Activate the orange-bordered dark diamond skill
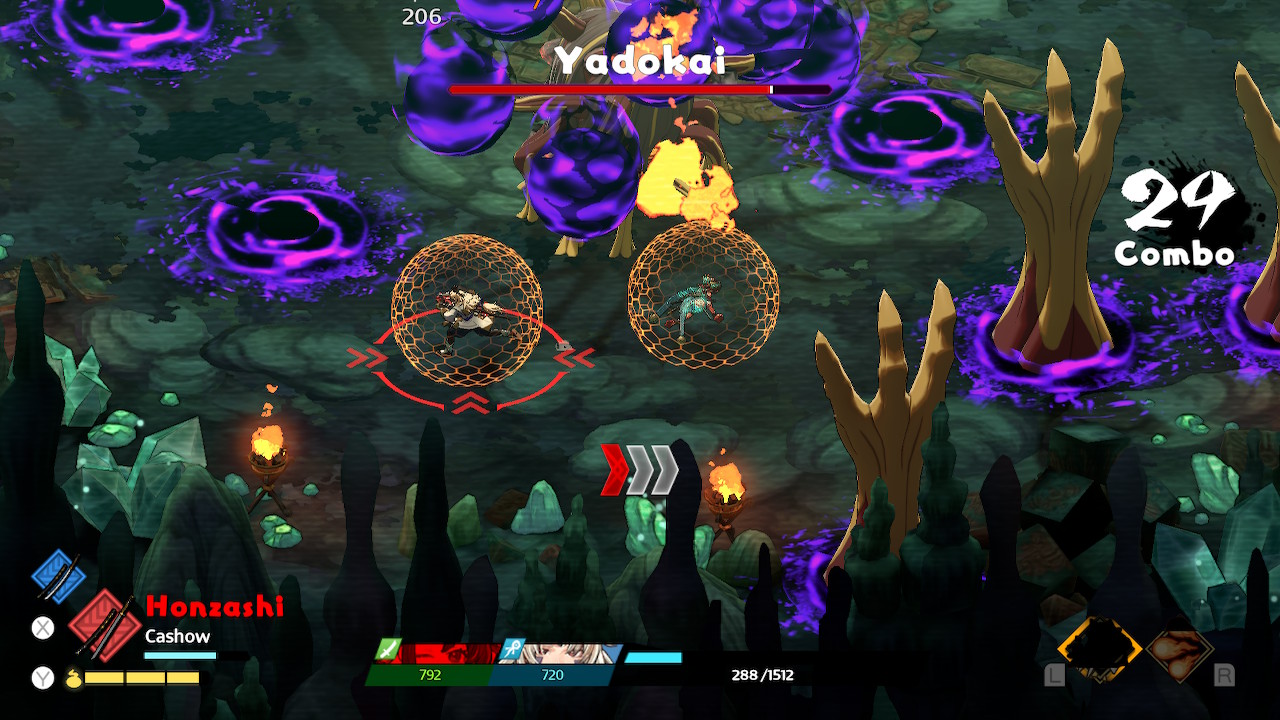Image resolution: width=1280 pixels, height=720 pixels. [x=1099, y=650]
